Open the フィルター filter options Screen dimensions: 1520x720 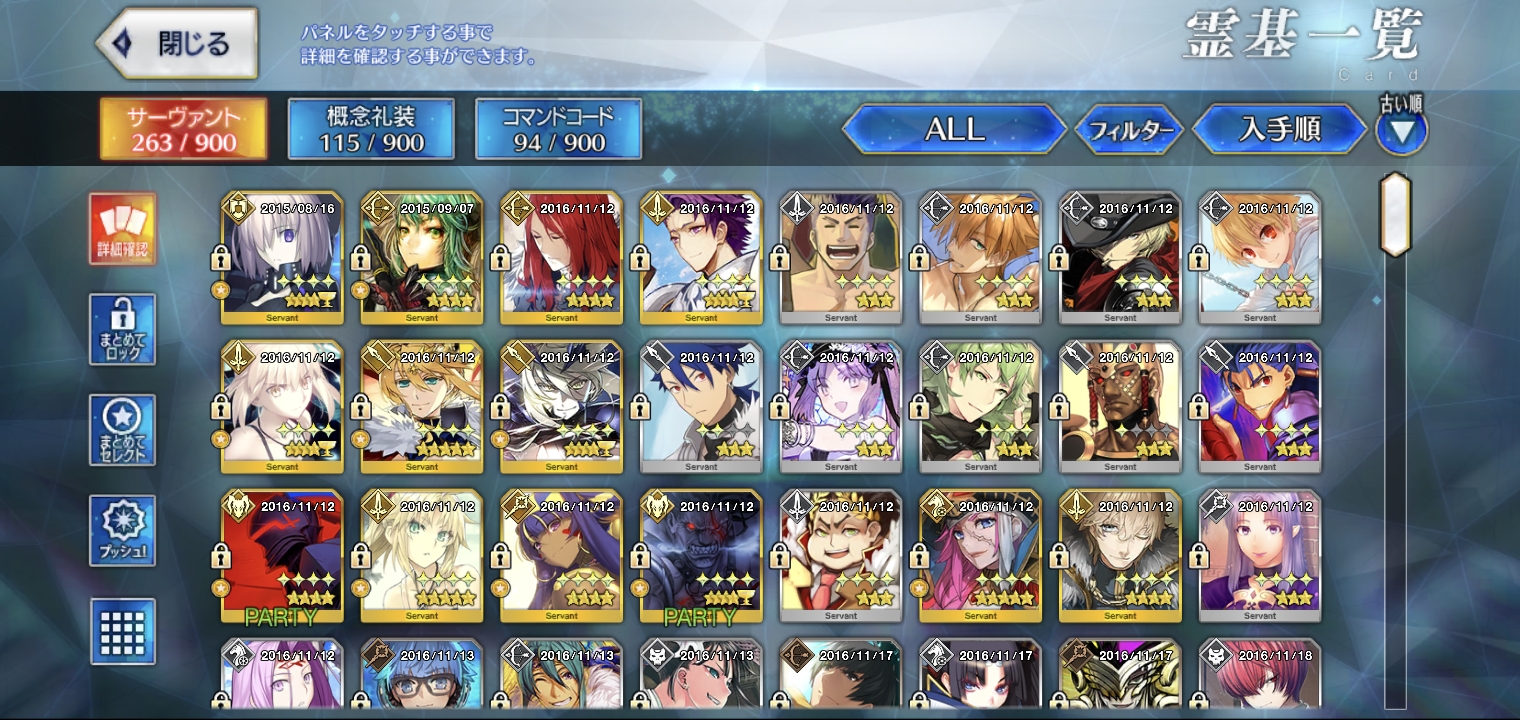click(1130, 130)
